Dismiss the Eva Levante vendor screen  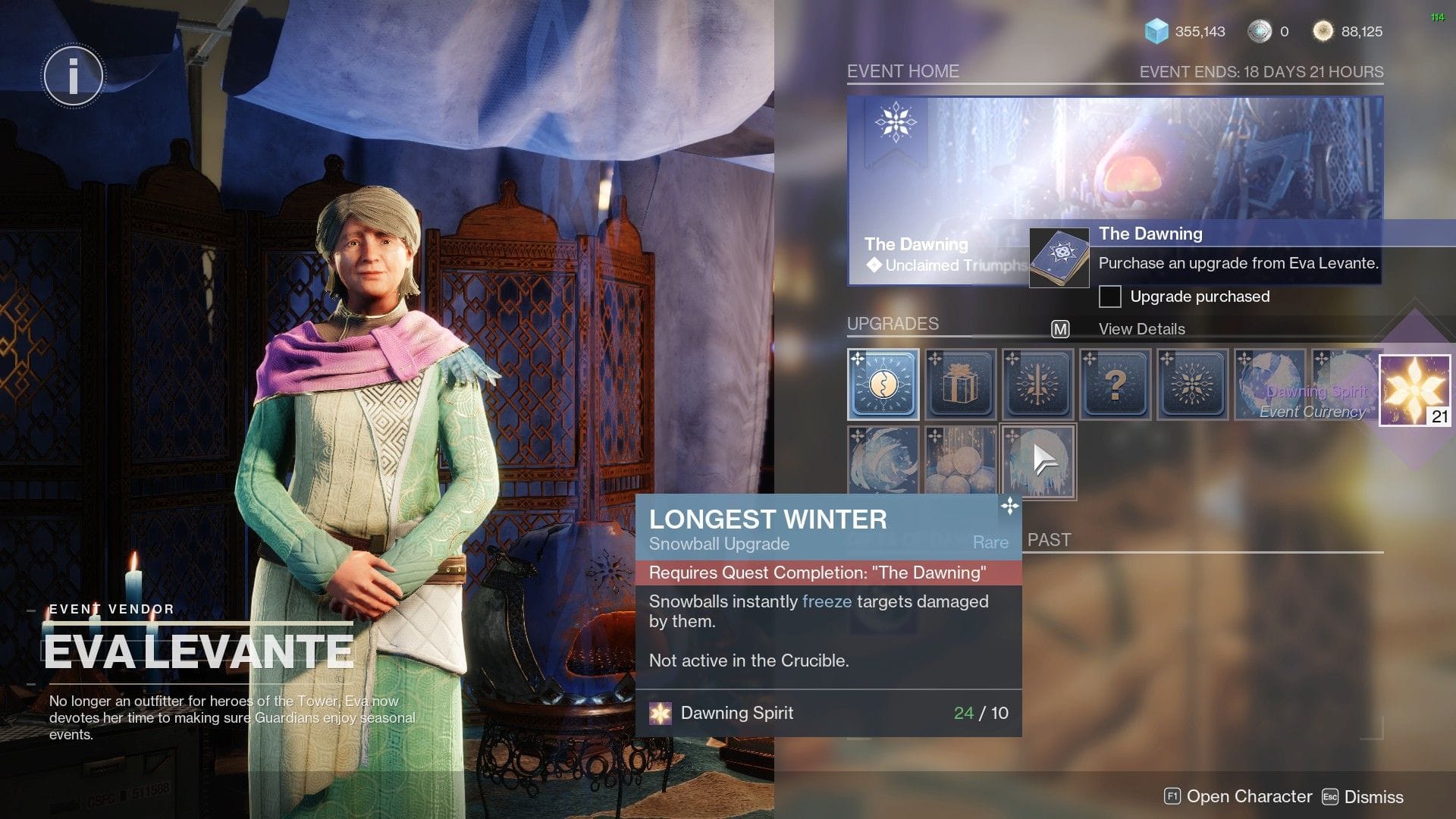[x=1363, y=797]
